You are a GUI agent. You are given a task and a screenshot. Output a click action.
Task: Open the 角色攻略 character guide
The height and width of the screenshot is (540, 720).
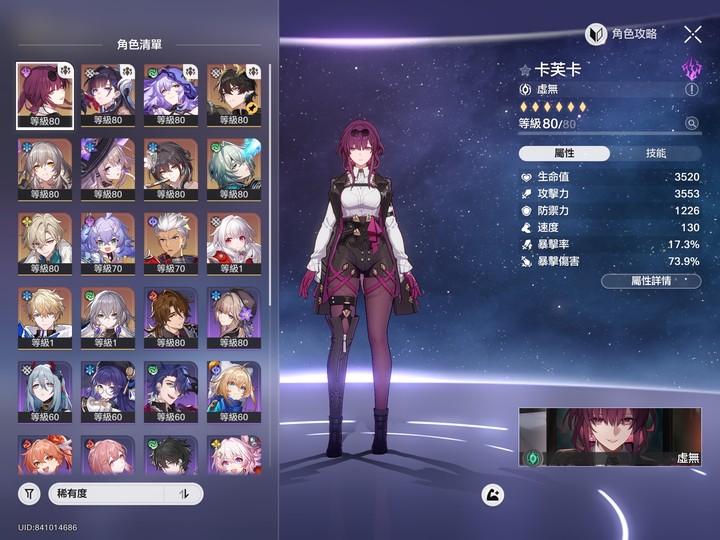click(622, 34)
